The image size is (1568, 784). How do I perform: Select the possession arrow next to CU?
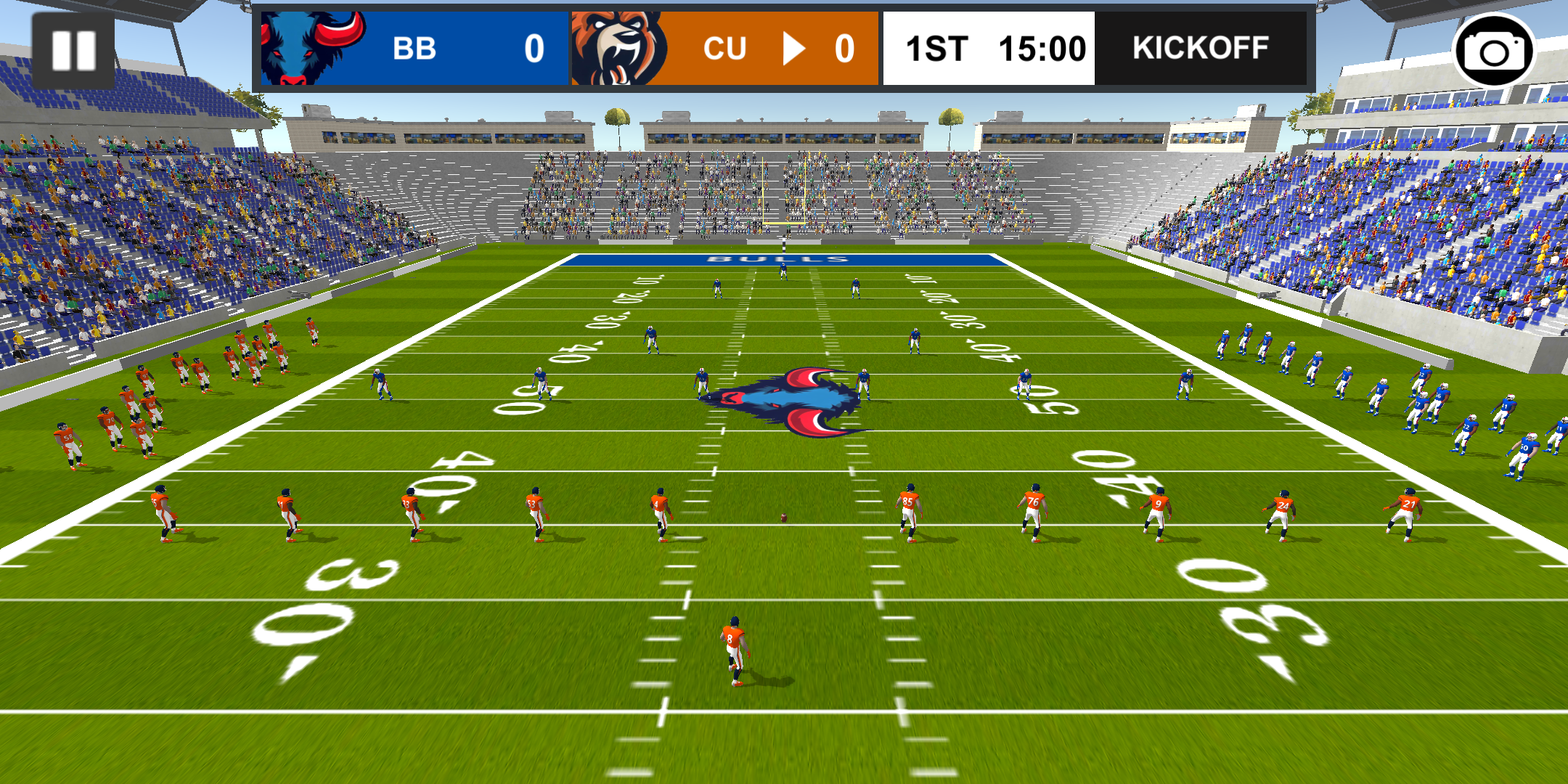[796, 49]
